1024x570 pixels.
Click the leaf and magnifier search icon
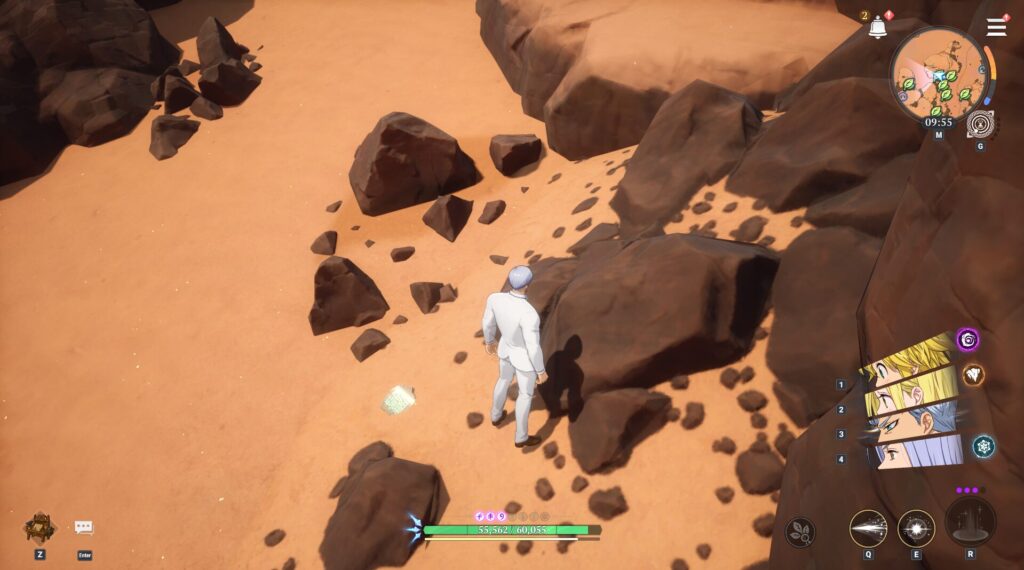point(799,531)
